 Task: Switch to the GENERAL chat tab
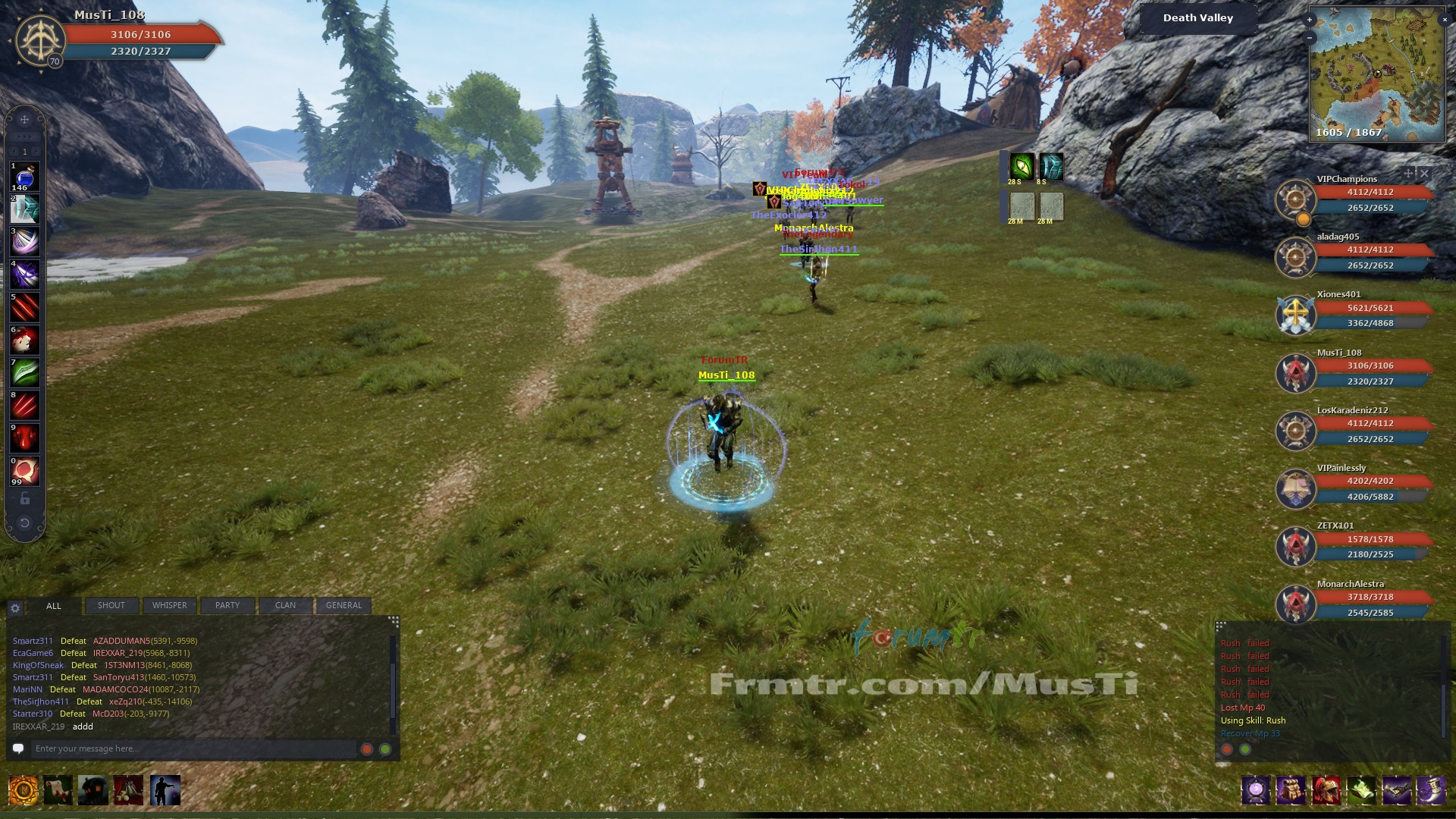(344, 605)
